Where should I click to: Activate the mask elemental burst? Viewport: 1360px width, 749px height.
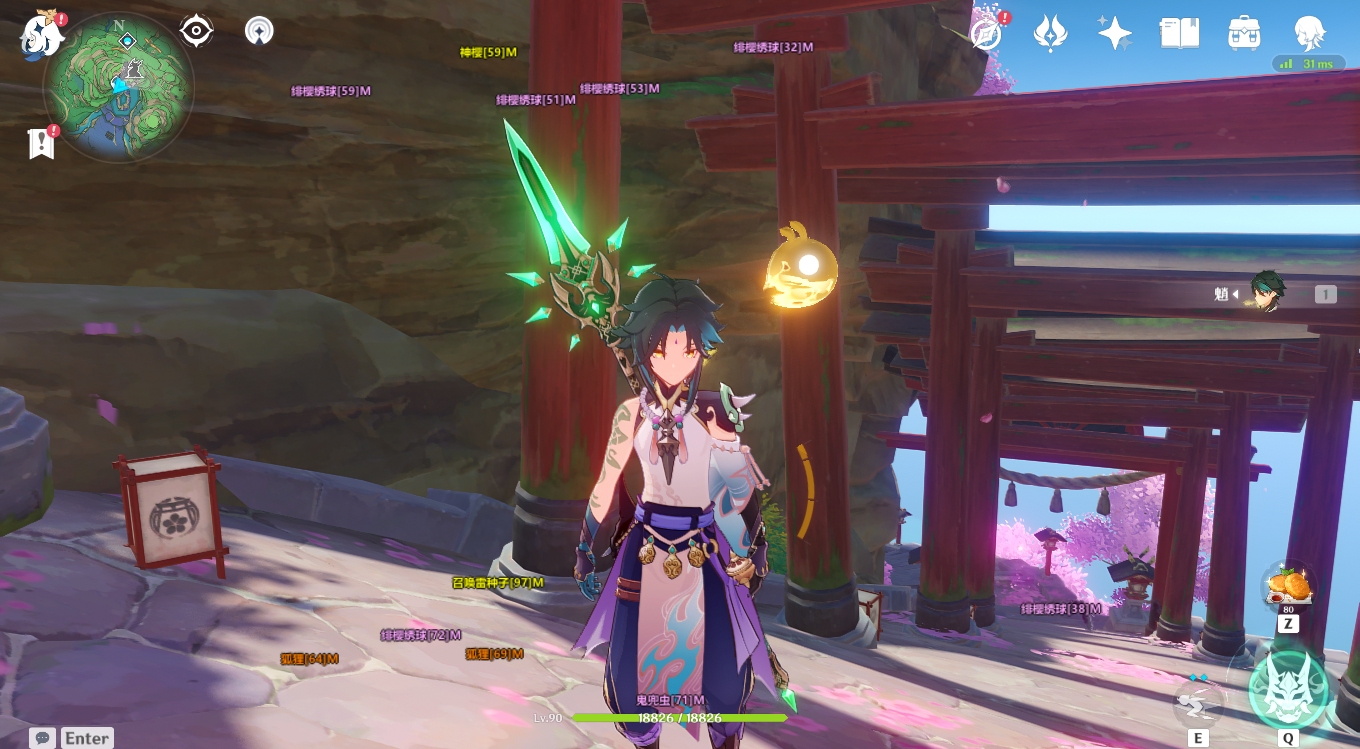point(1288,688)
